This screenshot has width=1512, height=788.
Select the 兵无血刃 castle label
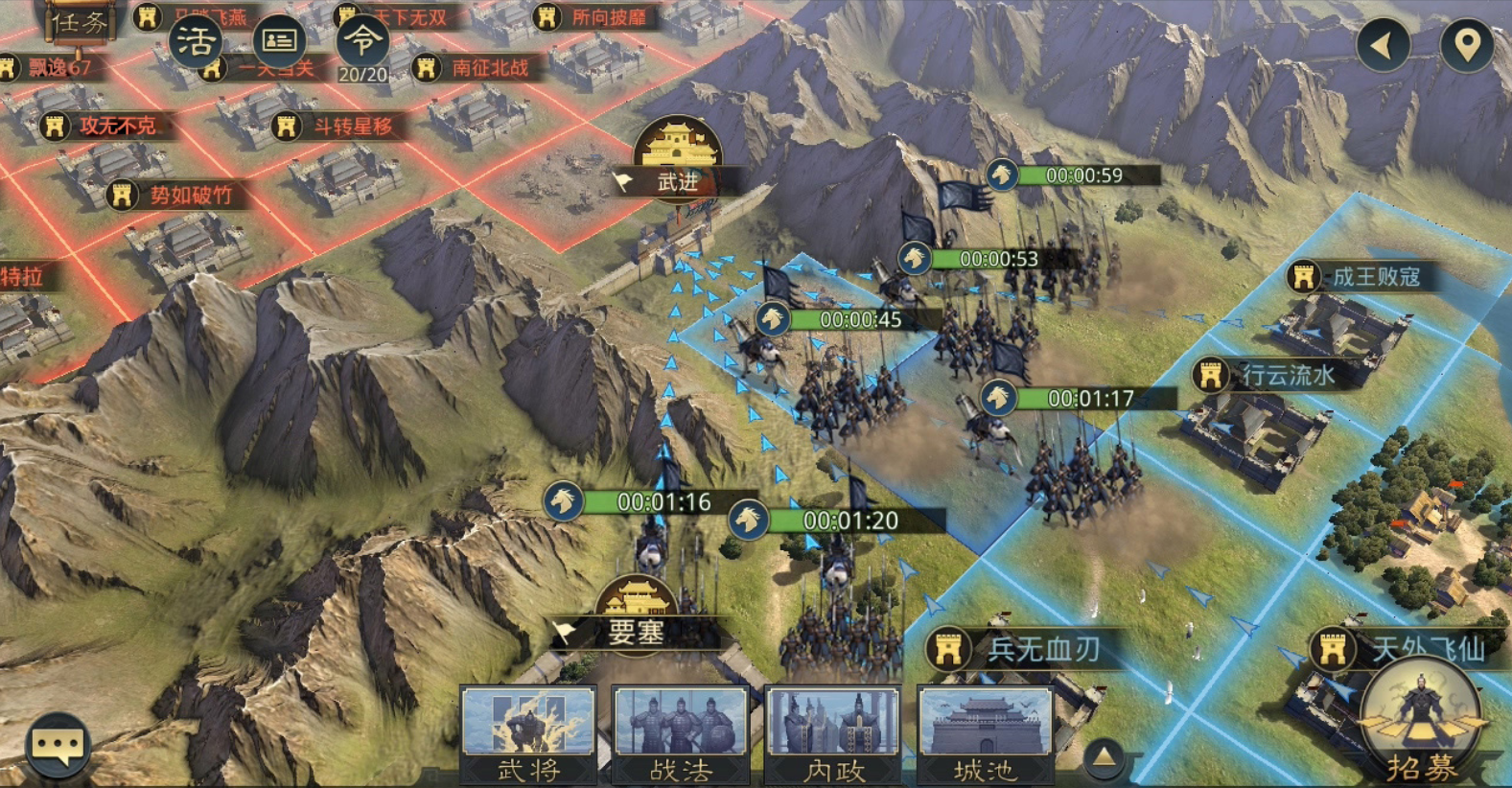pyautogui.click(x=1026, y=650)
